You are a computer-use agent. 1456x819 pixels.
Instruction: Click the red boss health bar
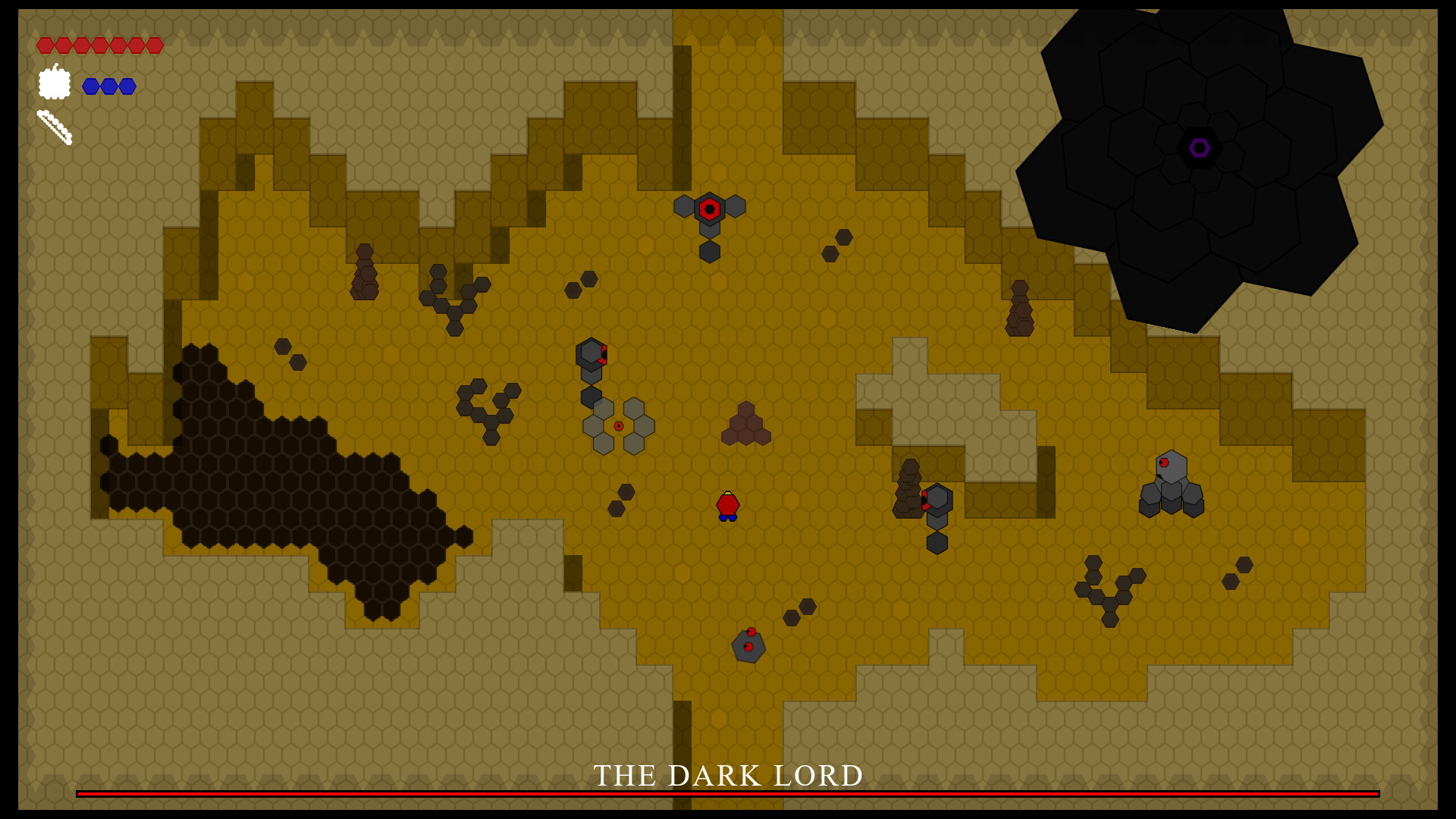click(x=727, y=795)
